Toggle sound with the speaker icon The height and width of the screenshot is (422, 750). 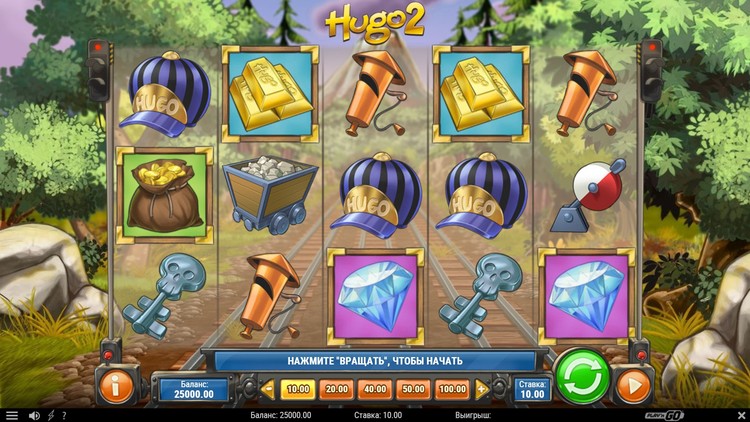coord(34,415)
